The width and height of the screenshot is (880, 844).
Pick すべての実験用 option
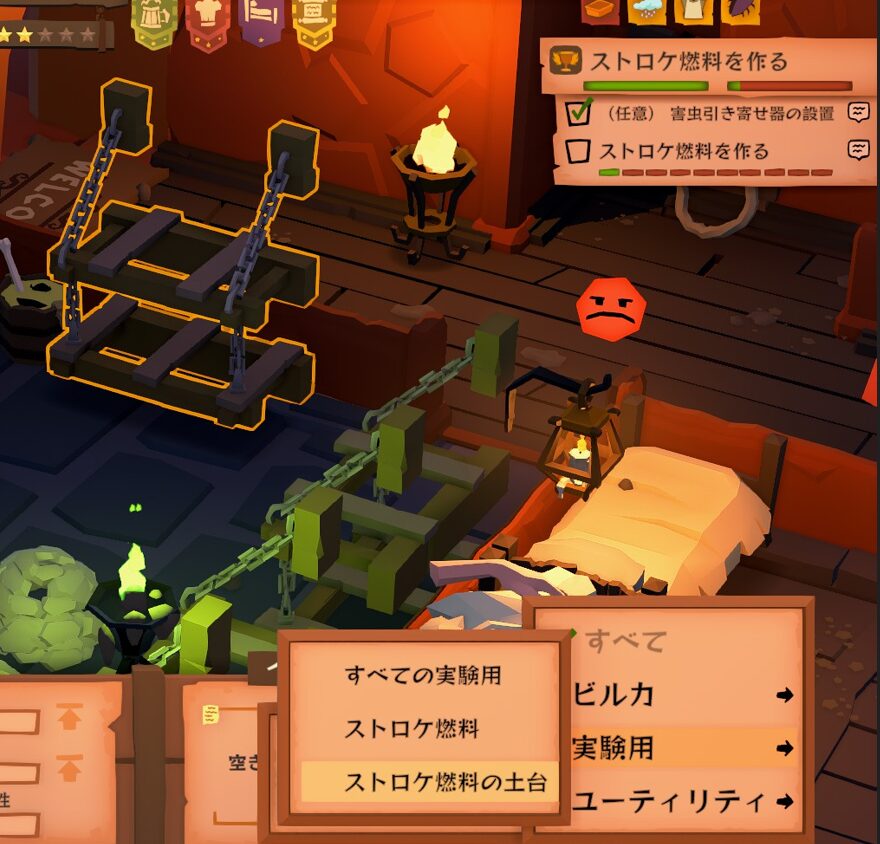pyautogui.click(x=422, y=676)
